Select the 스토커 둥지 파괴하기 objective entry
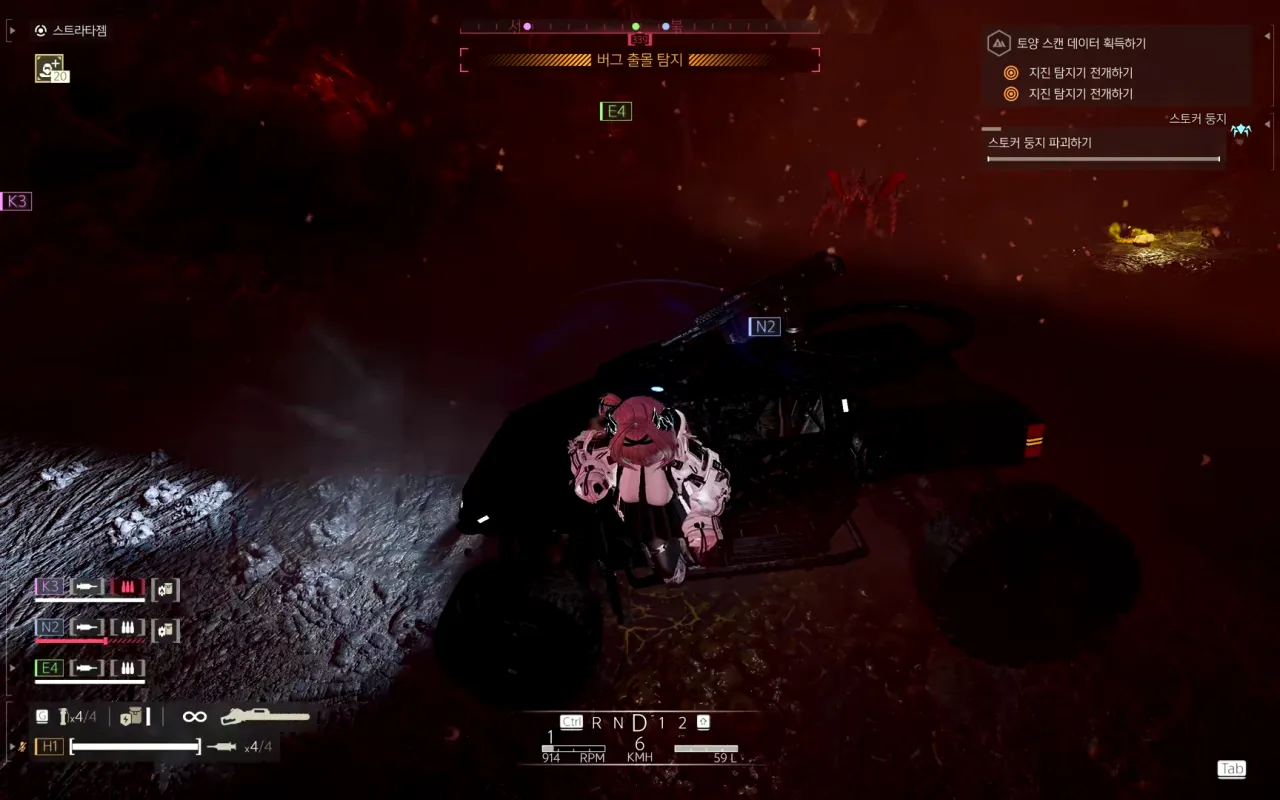Viewport: 1280px width, 800px height. pos(1040,143)
